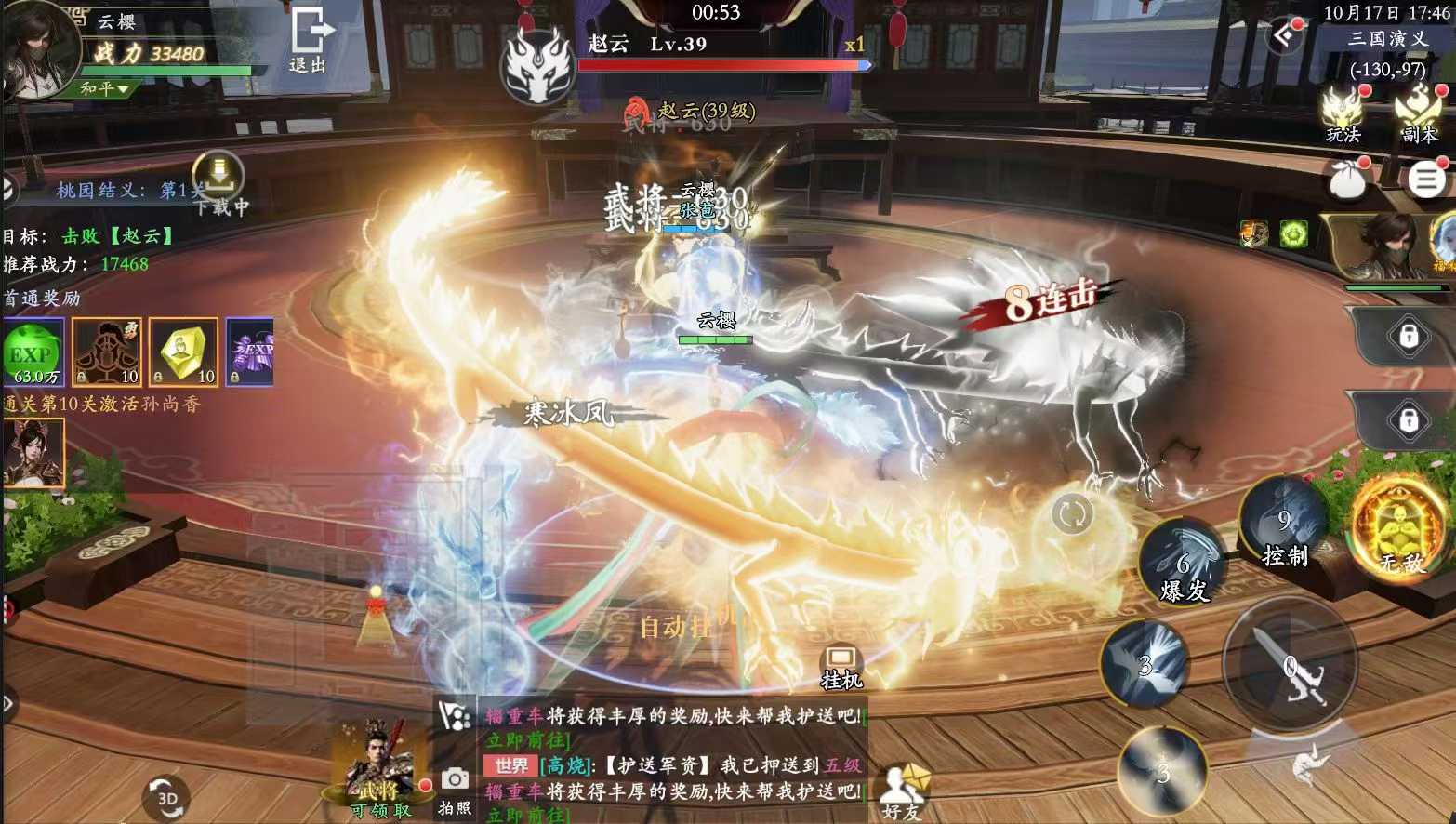Image resolution: width=1456 pixels, height=824 pixels.
Task: Activate the 无敌 invincibility skill
Action: [x=1399, y=527]
